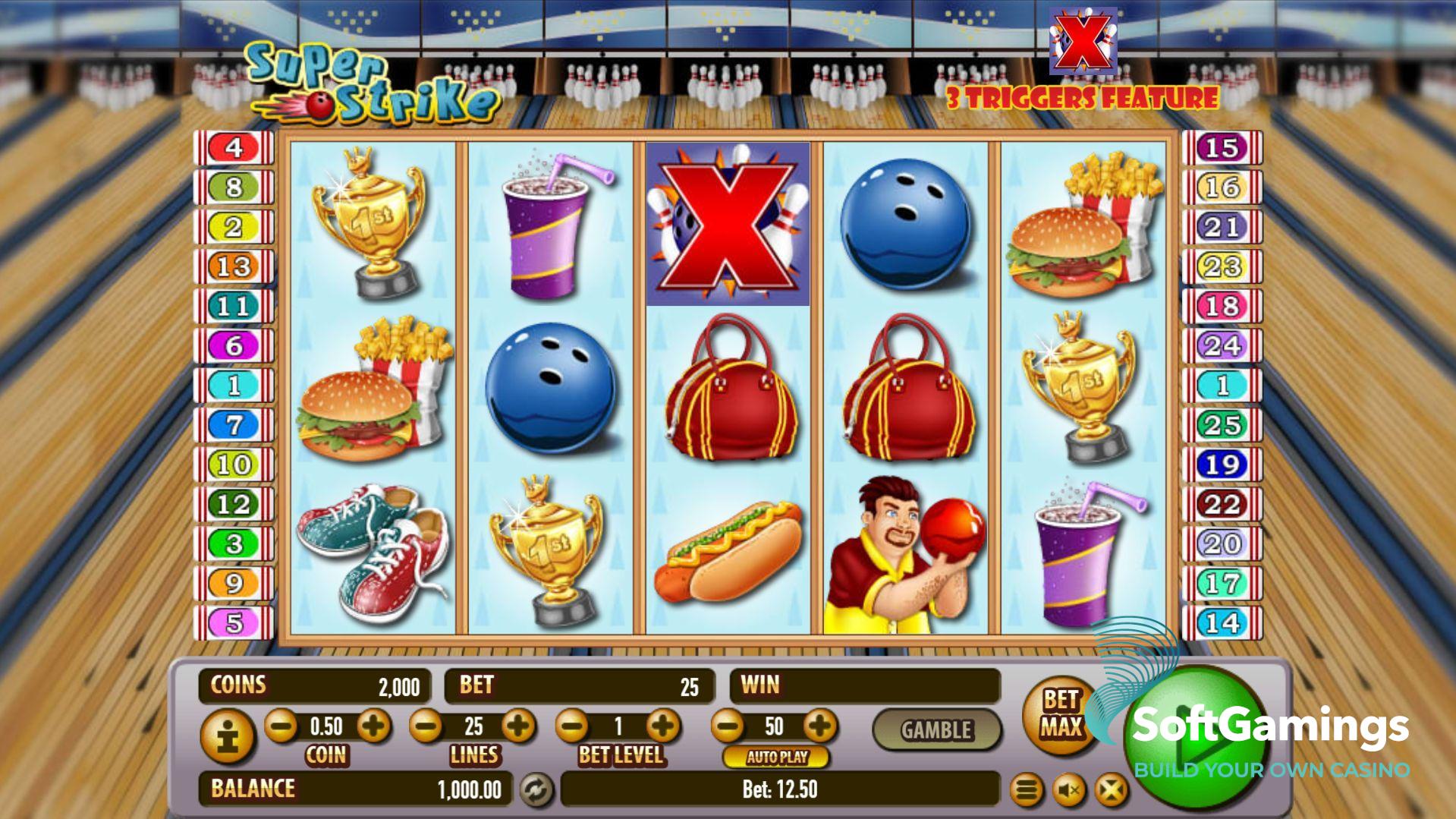This screenshot has width=1456, height=819.
Task: Increase the coin value
Action: pyautogui.click(x=373, y=726)
